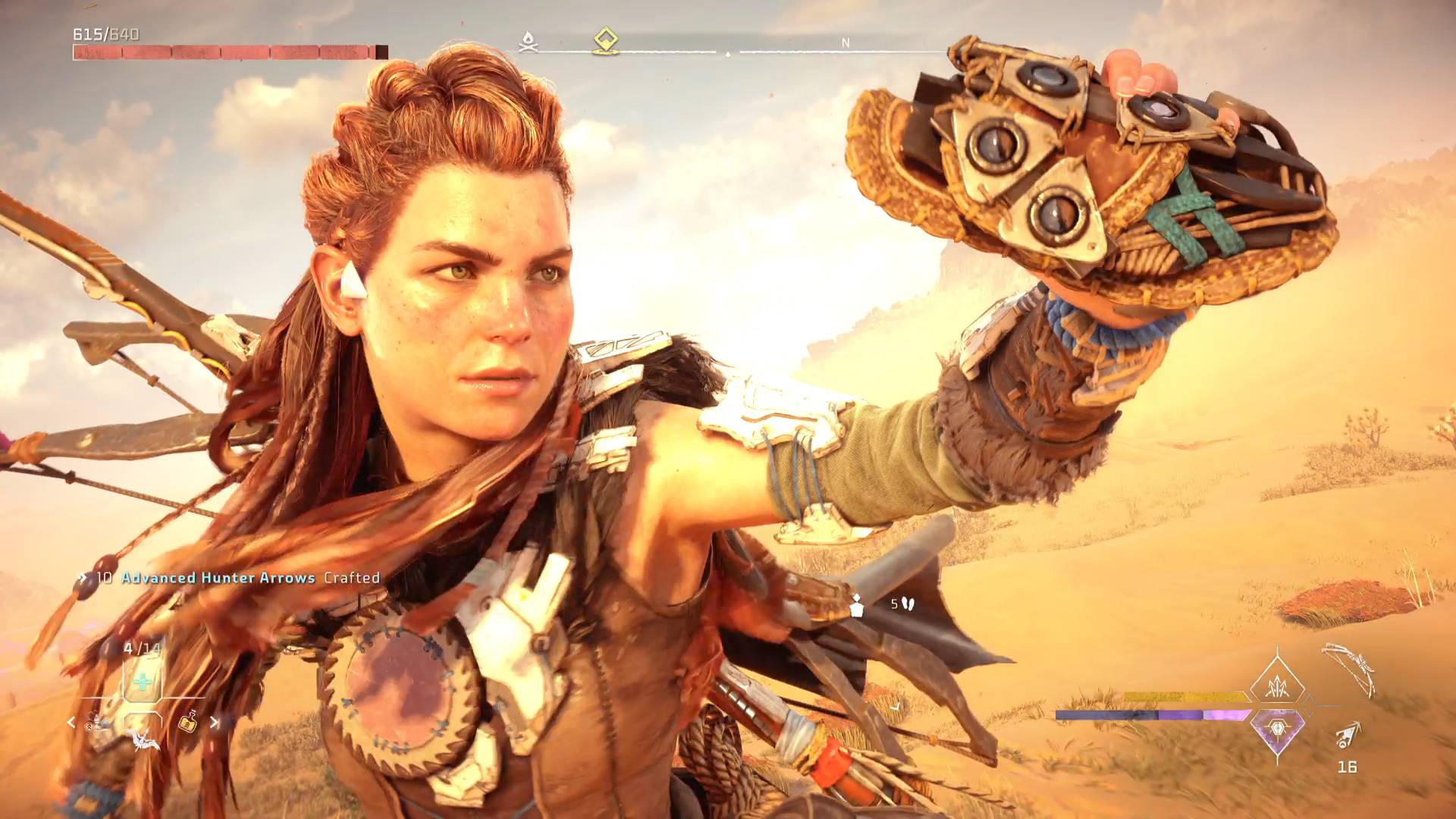The width and height of the screenshot is (1456, 819).
Task: Click the arrow crafting icon showing 16
Action: (1346, 736)
